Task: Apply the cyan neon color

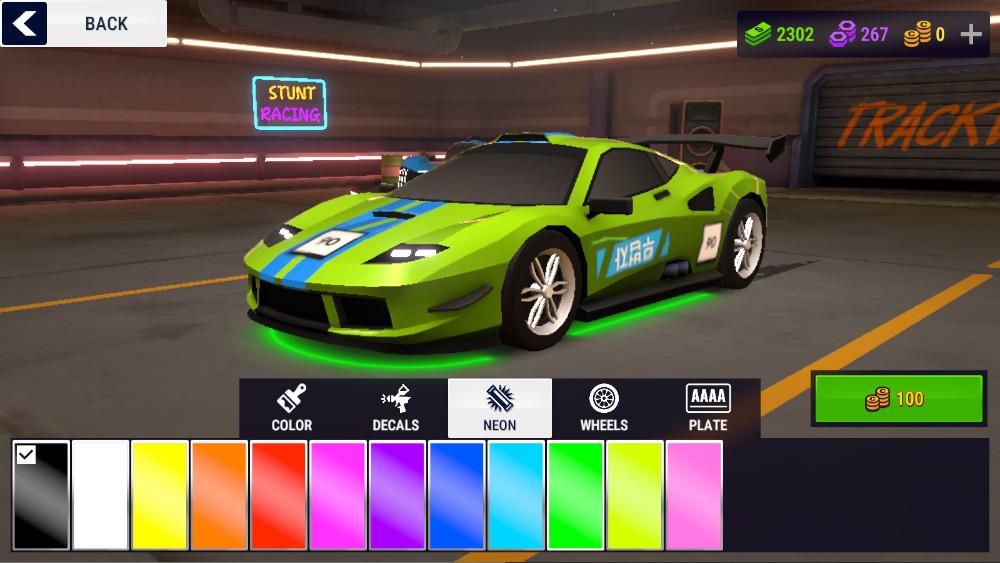Action: point(516,495)
